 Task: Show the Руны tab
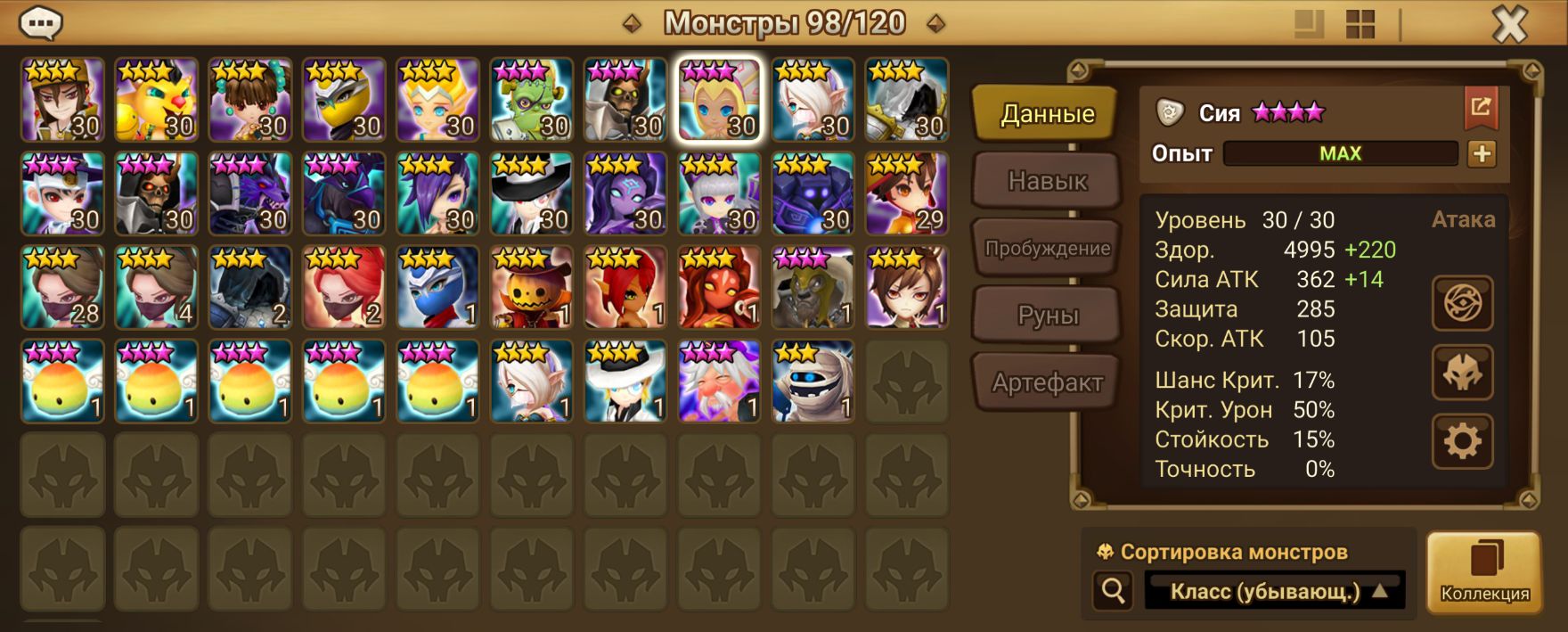coord(1047,316)
